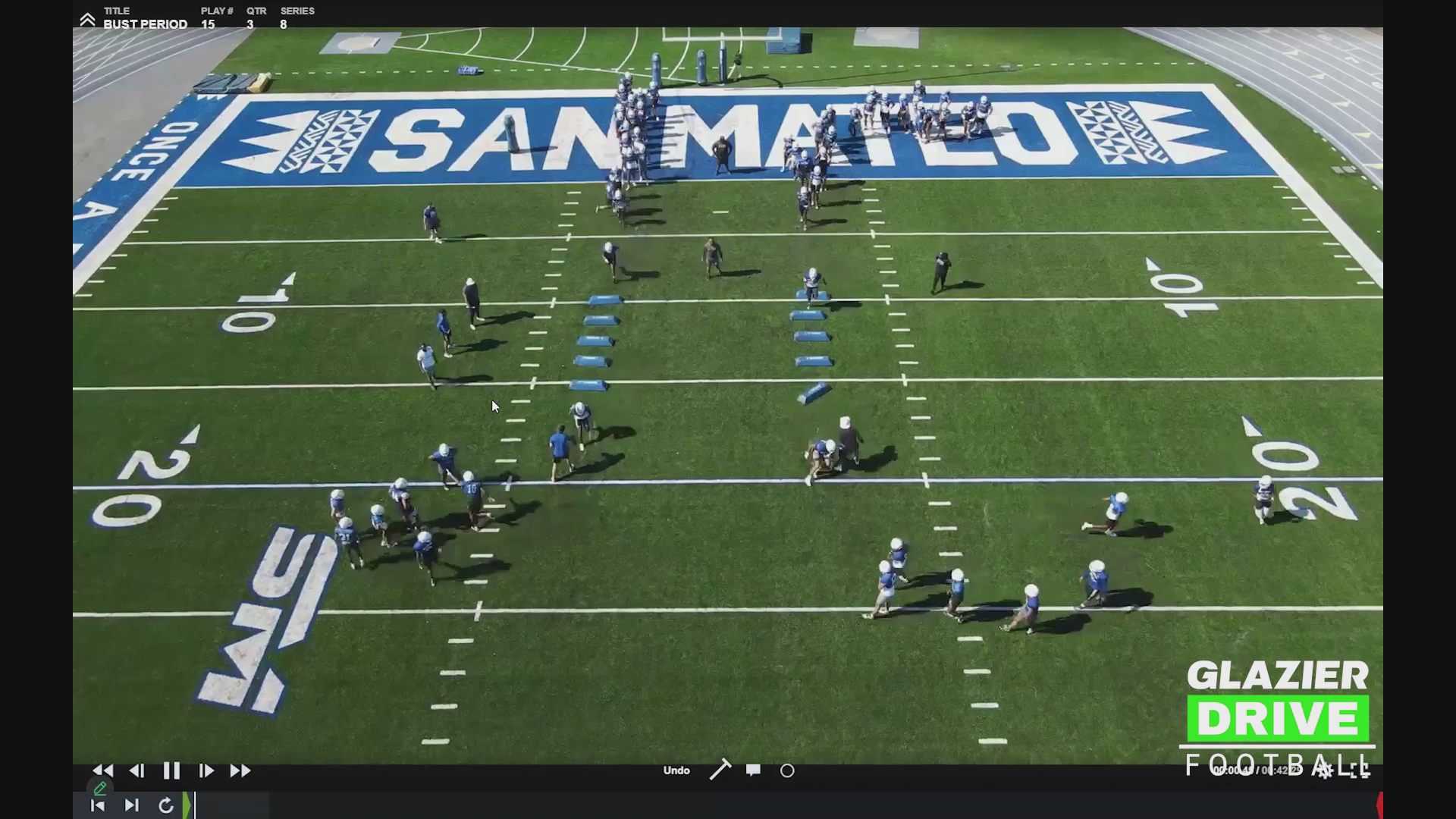Jump to the previous clip
The image size is (1456, 819).
98,805
